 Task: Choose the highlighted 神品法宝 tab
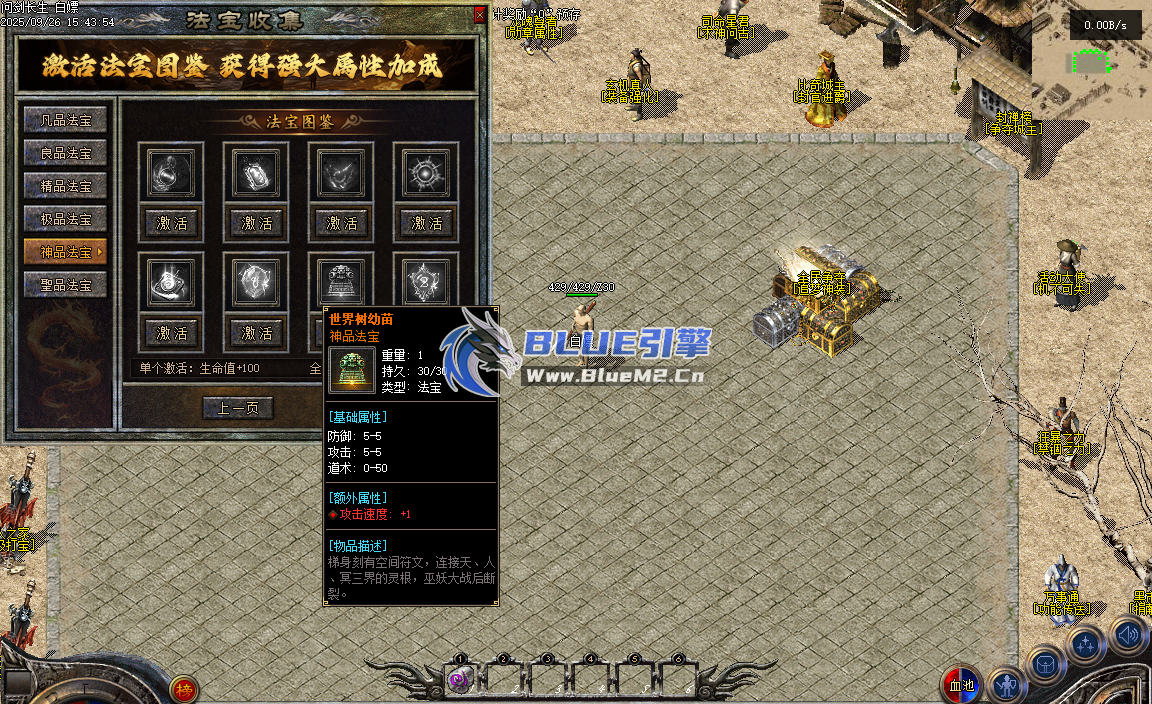click(66, 252)
